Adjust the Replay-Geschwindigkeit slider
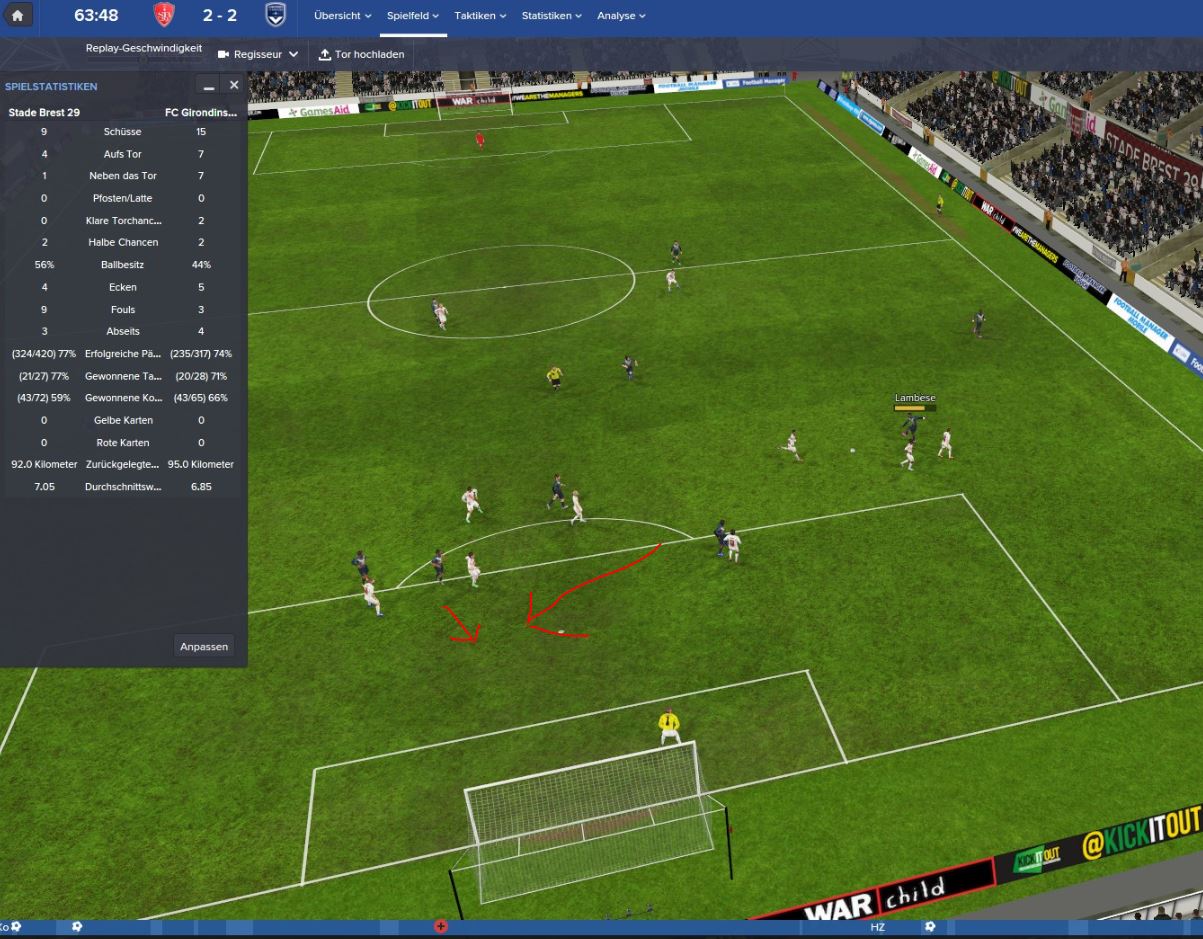Image resolution: width=1203 pixels, height=939 pixels. pos(143,61)
